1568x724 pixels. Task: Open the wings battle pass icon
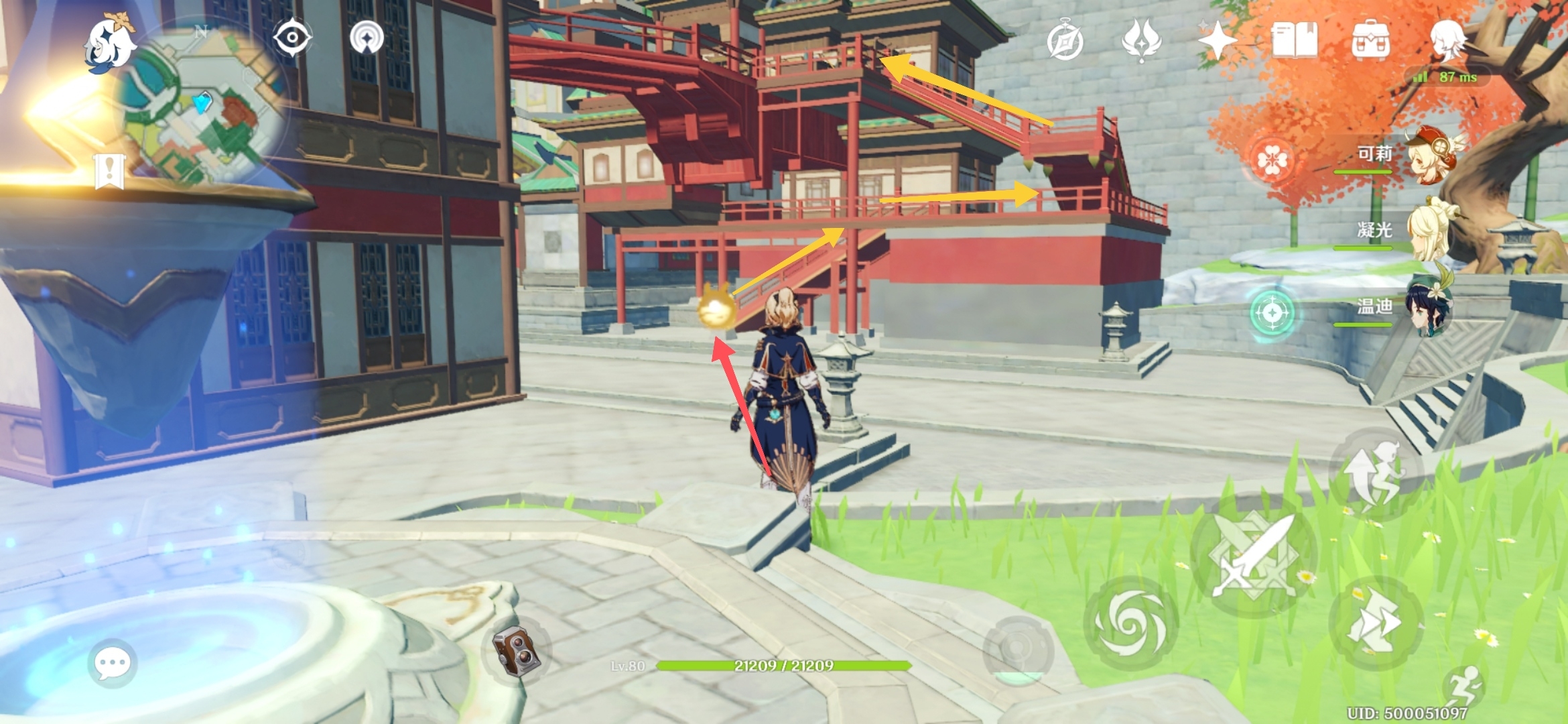coord(1141,40)
